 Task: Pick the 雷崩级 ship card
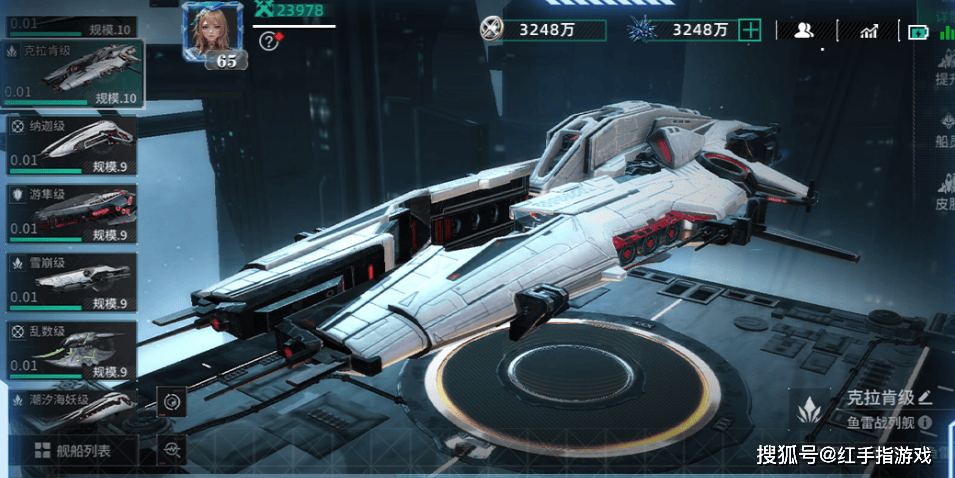(x=72, y=283)
